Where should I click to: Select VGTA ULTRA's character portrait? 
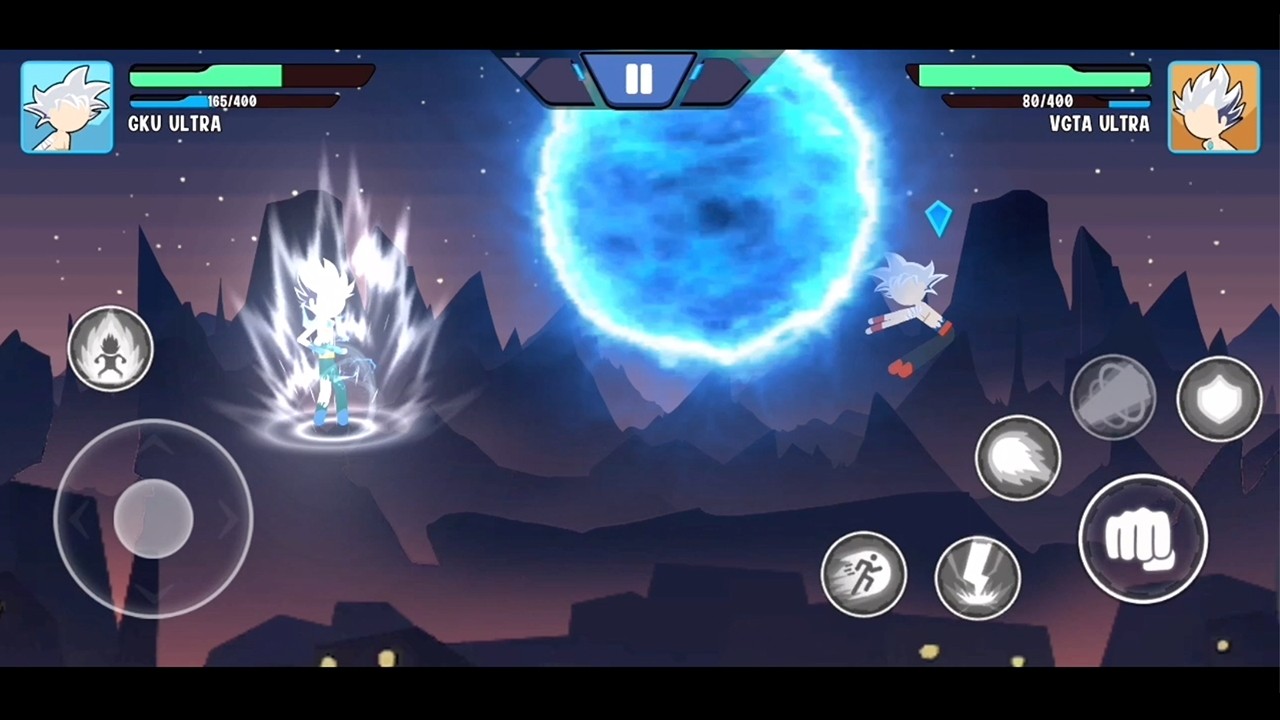[1213, 106]
